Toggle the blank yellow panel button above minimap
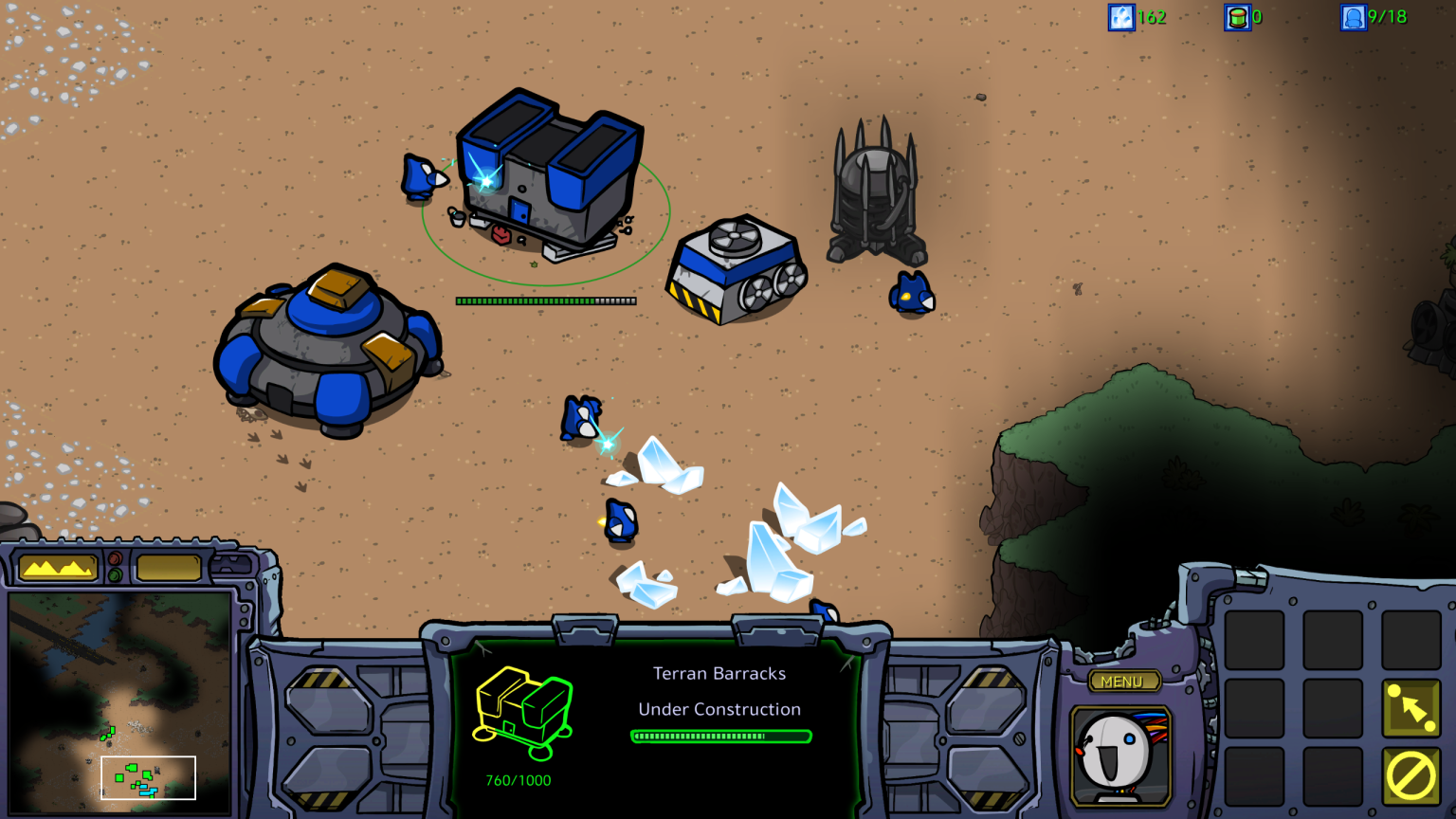Screen dimensions: 1456x819 pos(169,567)
